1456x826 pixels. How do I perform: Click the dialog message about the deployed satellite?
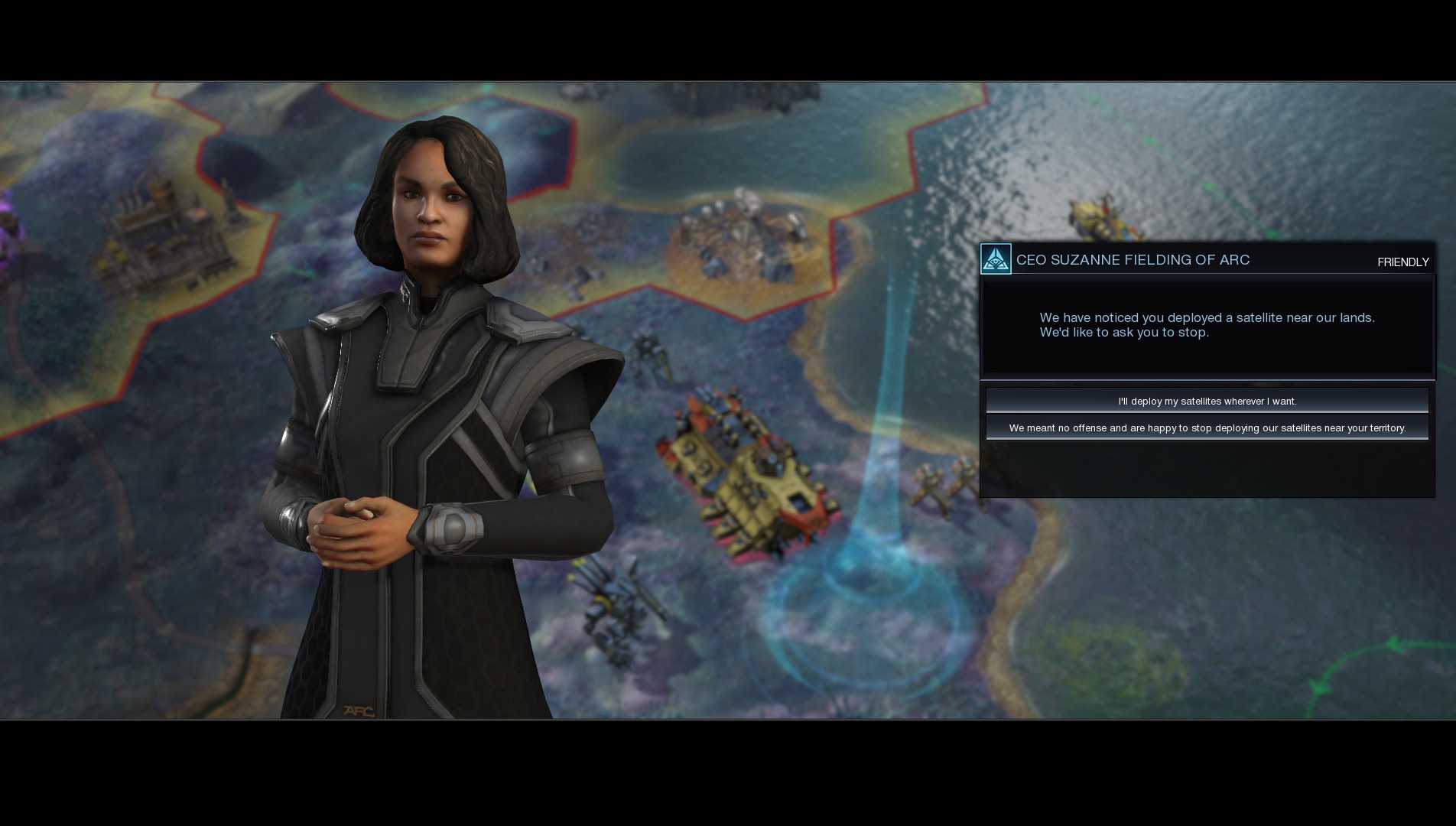1207,325
